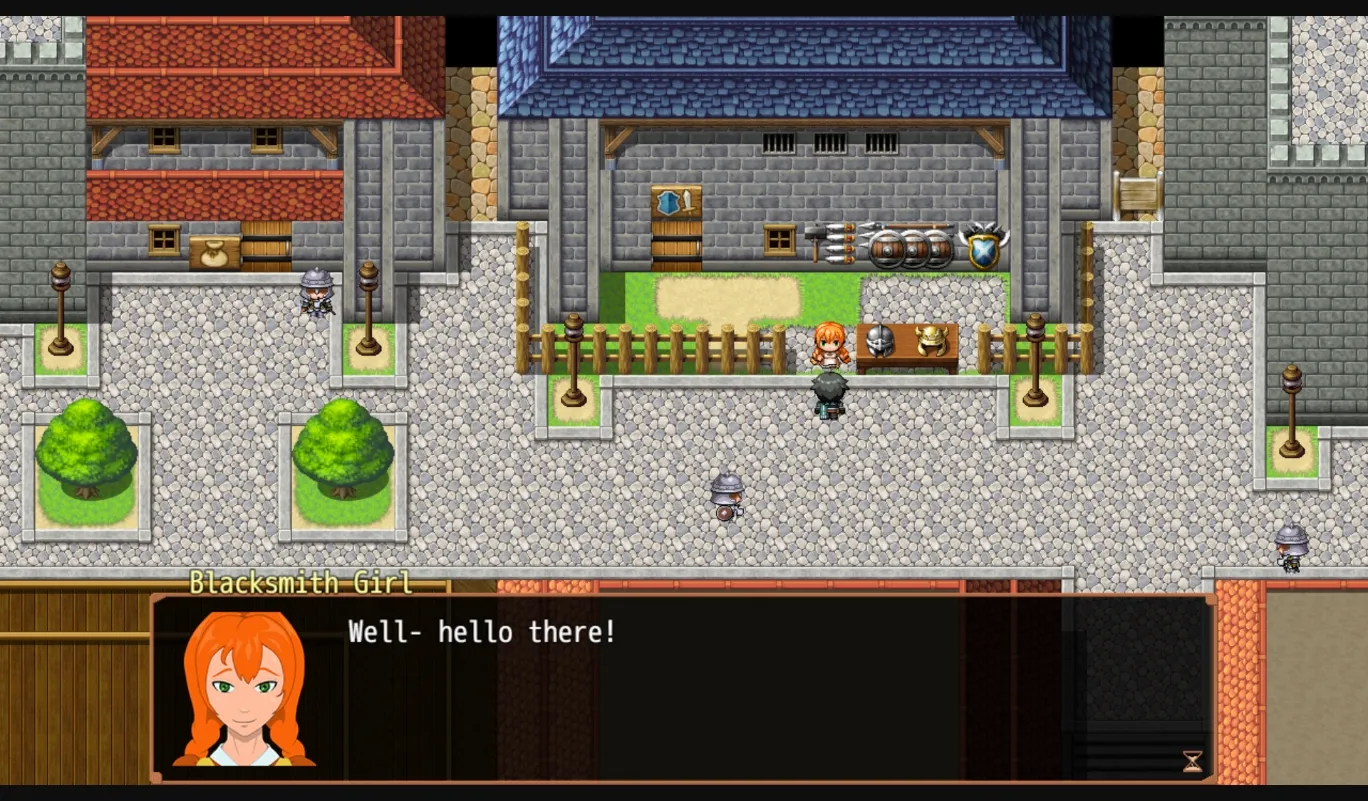
Task: Click the helmeted dwarf NPC on the plaza
Action: (729, 497)
